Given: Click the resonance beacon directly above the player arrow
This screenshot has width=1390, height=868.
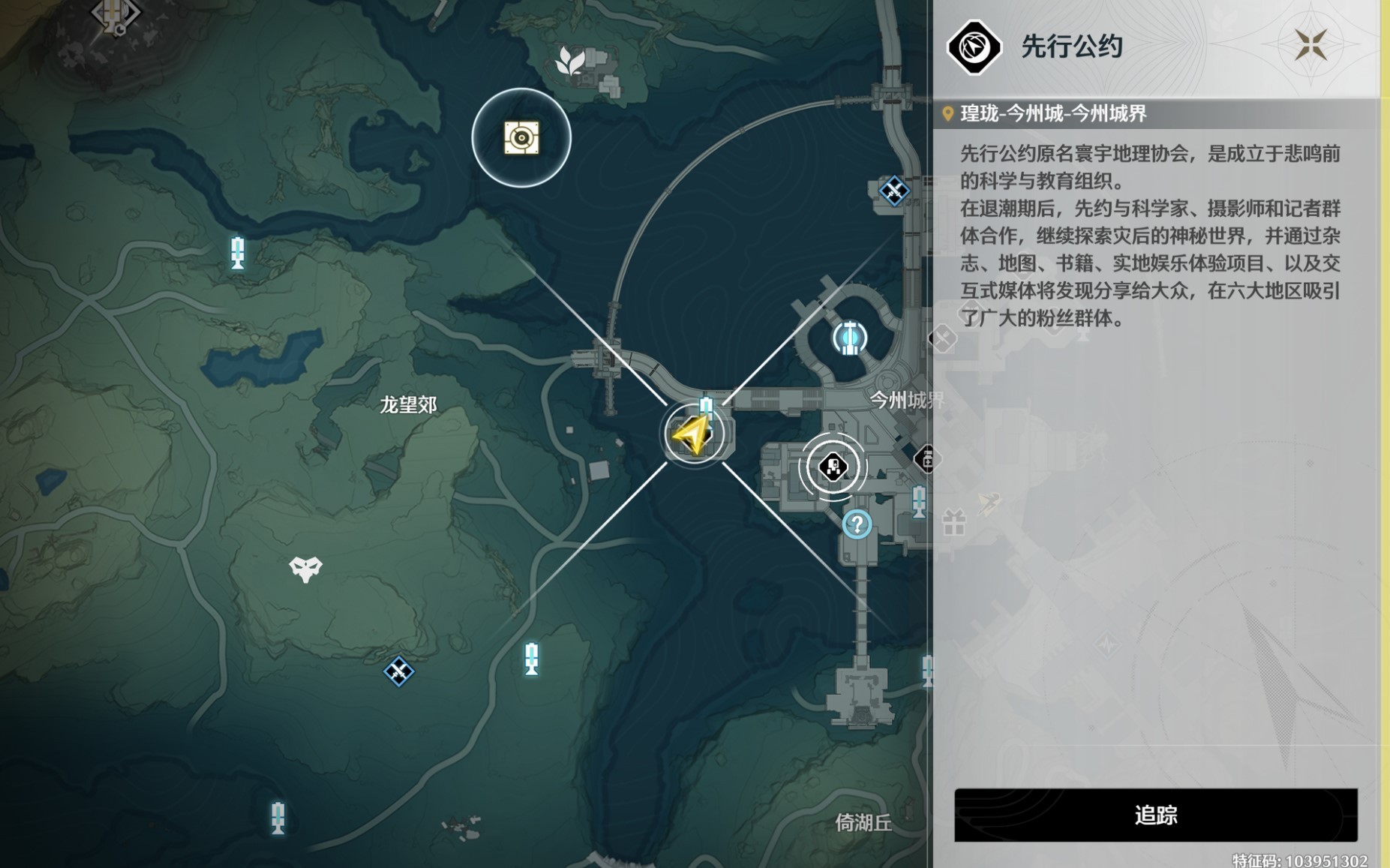Looking at the screenshot, I should click(x=705, y=405).
